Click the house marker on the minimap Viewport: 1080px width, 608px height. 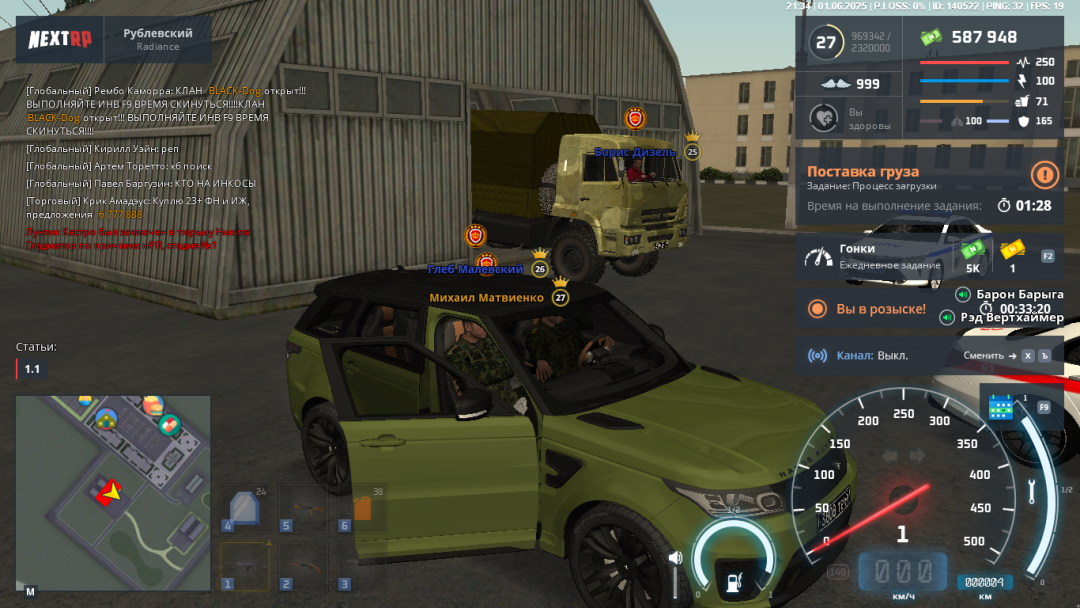click(106, 418)
